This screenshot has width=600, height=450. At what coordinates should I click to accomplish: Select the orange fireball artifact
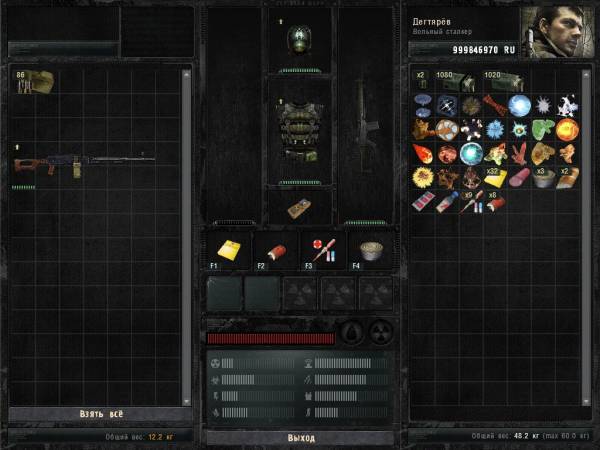pyautogui.click(x=568, y=130)
